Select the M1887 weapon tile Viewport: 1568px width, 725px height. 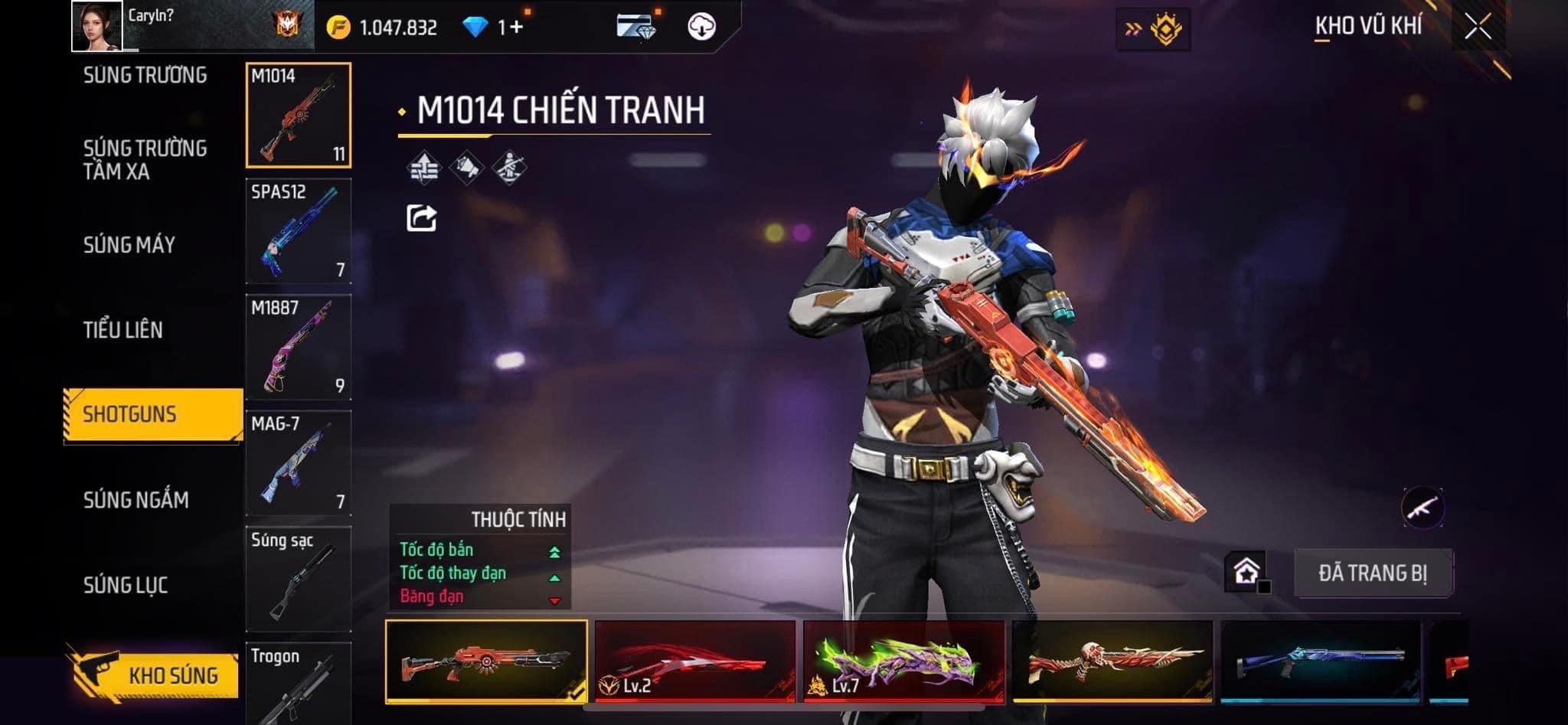[x=299, y=347]
